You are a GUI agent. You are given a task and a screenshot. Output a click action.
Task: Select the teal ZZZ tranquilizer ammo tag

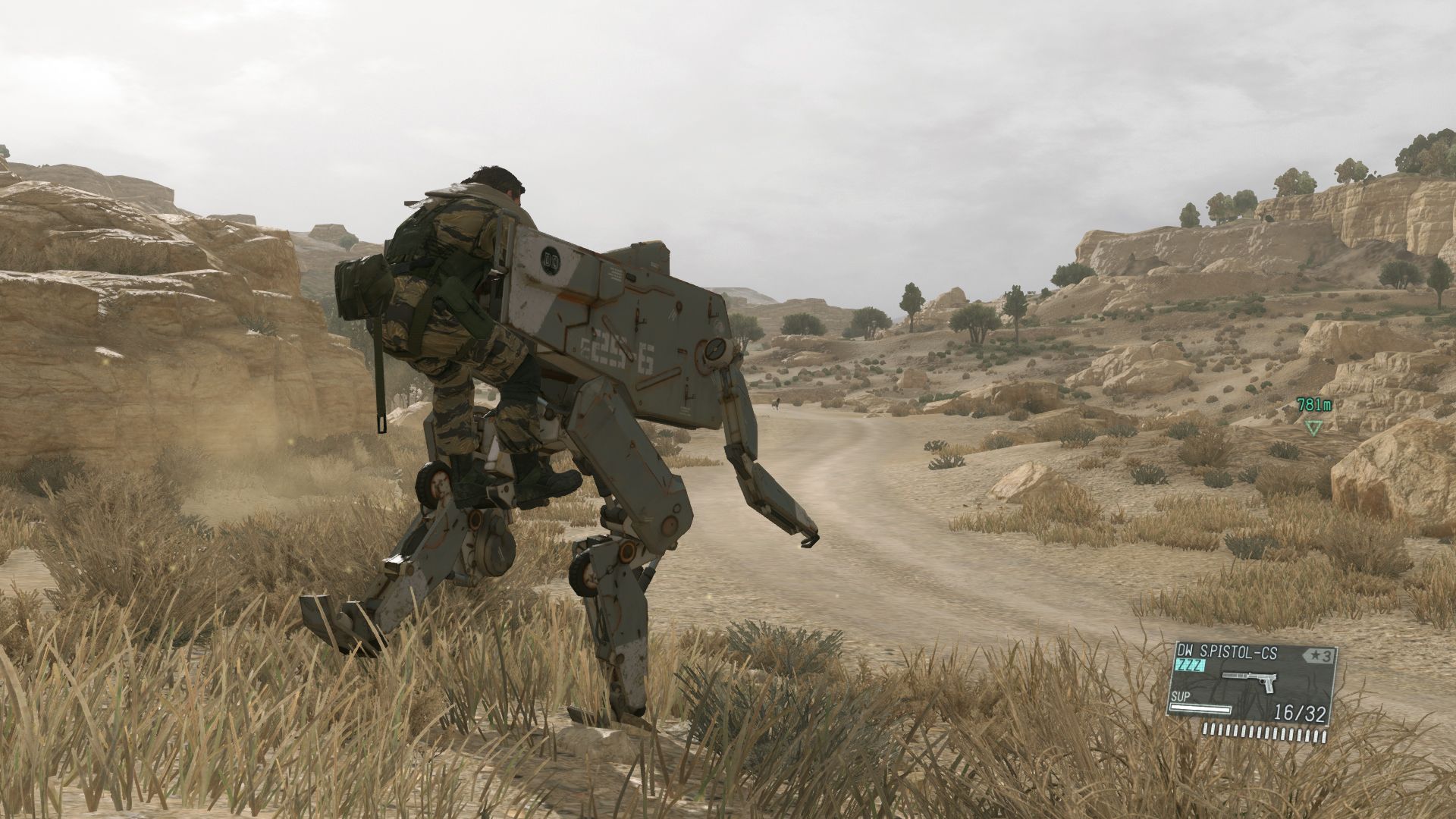[x=1191, y=665]
